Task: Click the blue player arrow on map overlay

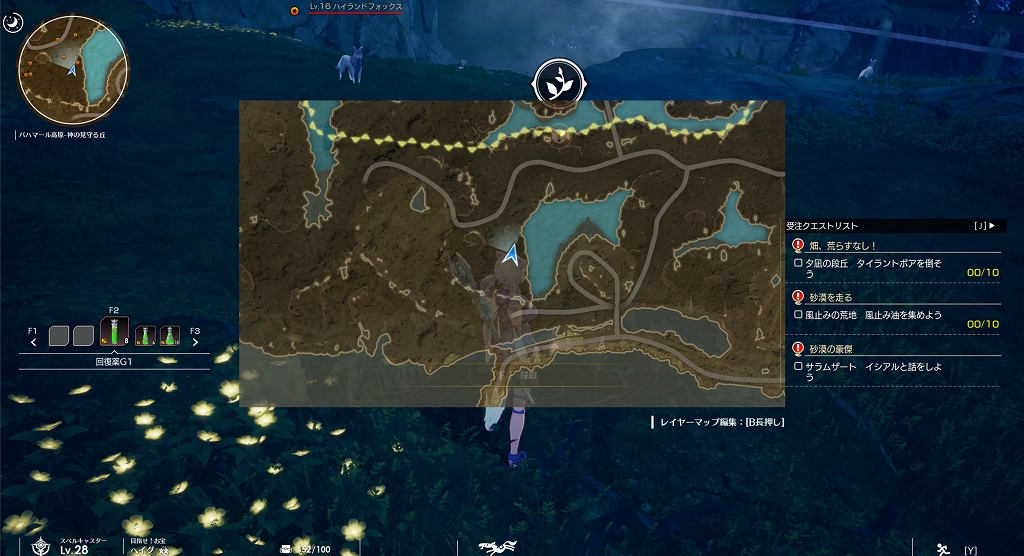Action: pos(512,256)
